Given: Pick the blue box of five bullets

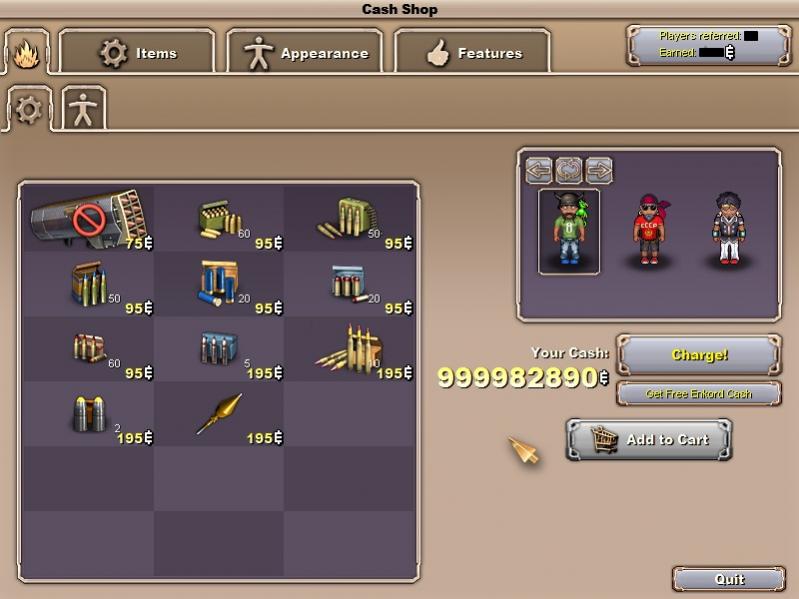Looking at the screenshot, I should 219,348.
